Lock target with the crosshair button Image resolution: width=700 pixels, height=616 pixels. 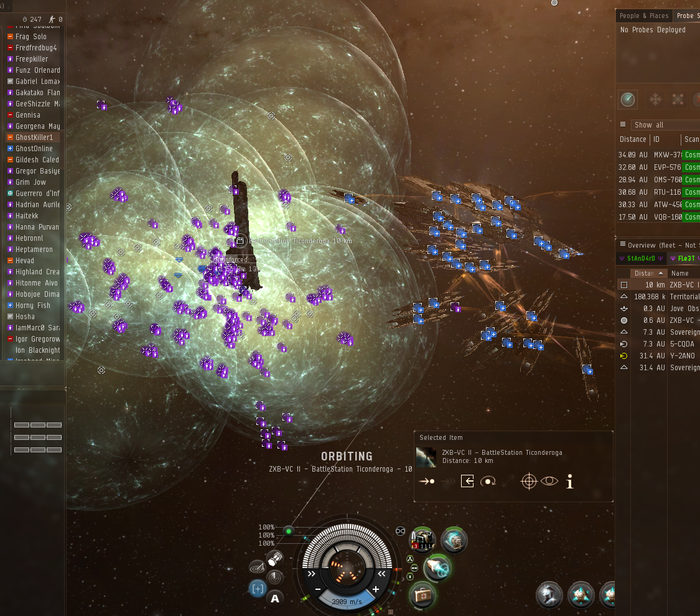click(x=529, y=482)
